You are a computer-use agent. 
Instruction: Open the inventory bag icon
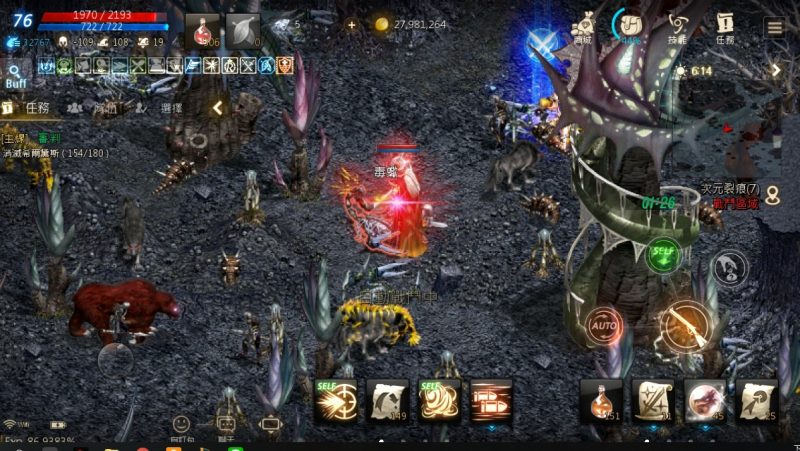click(632, 25)
